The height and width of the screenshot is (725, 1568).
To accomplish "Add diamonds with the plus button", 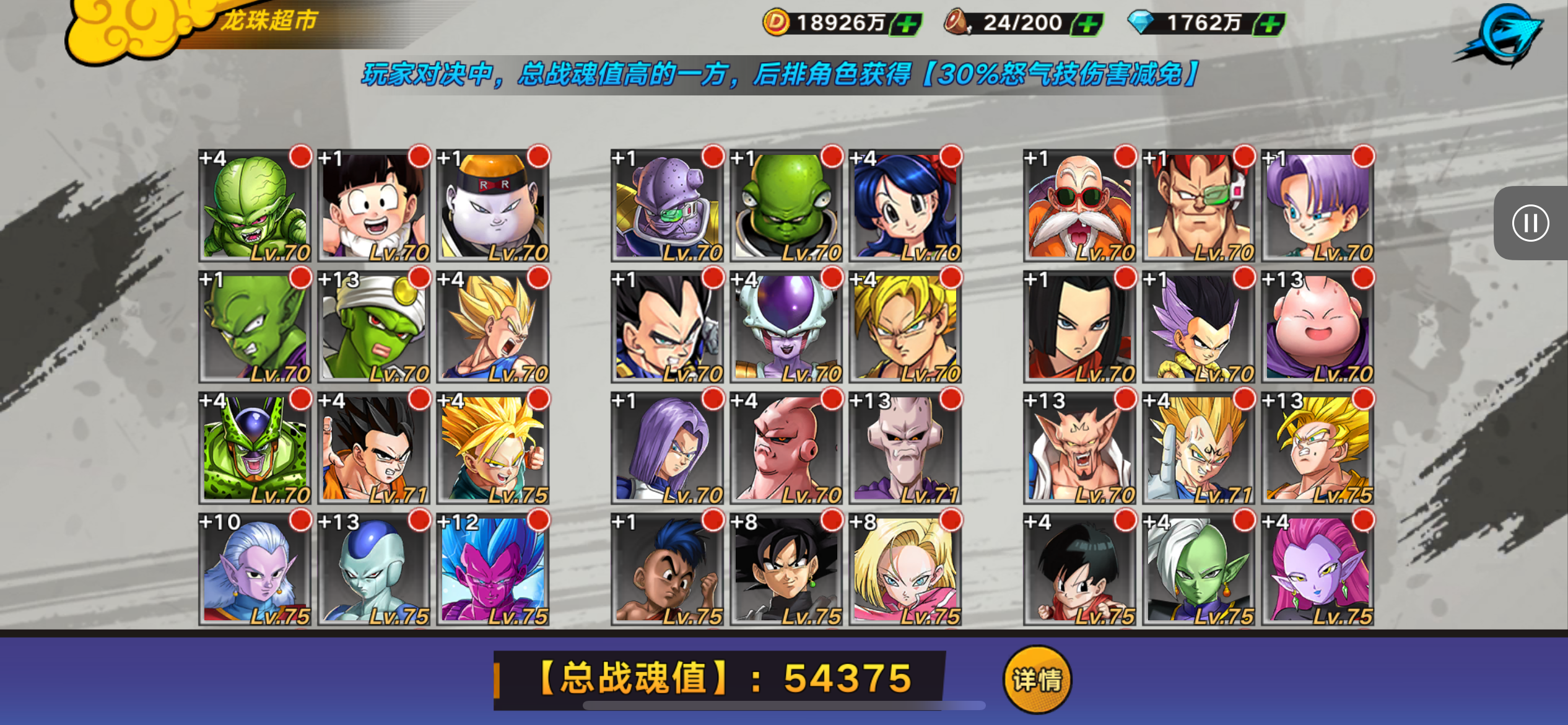I will pos(1270,25).
